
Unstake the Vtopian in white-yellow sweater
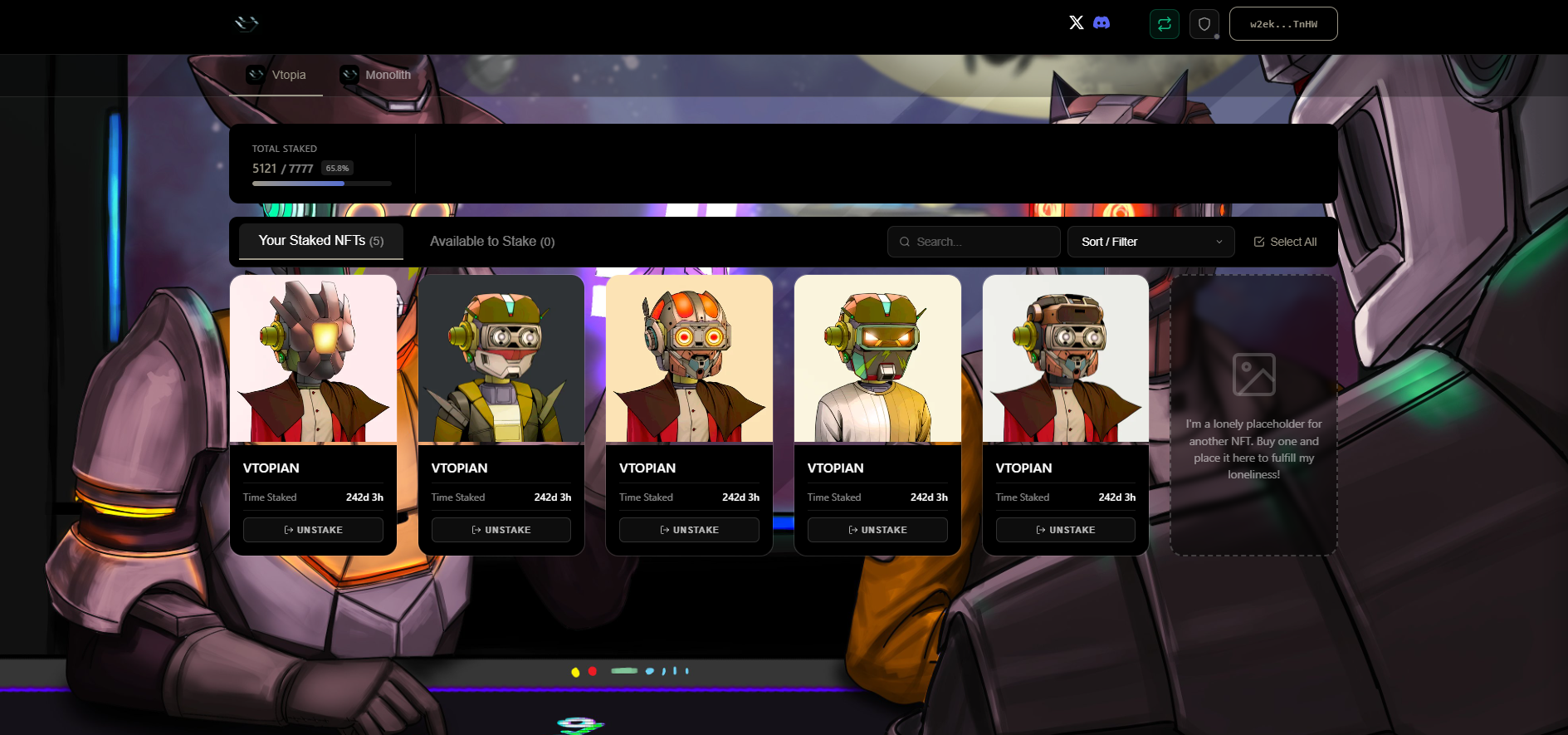point(877,530)
